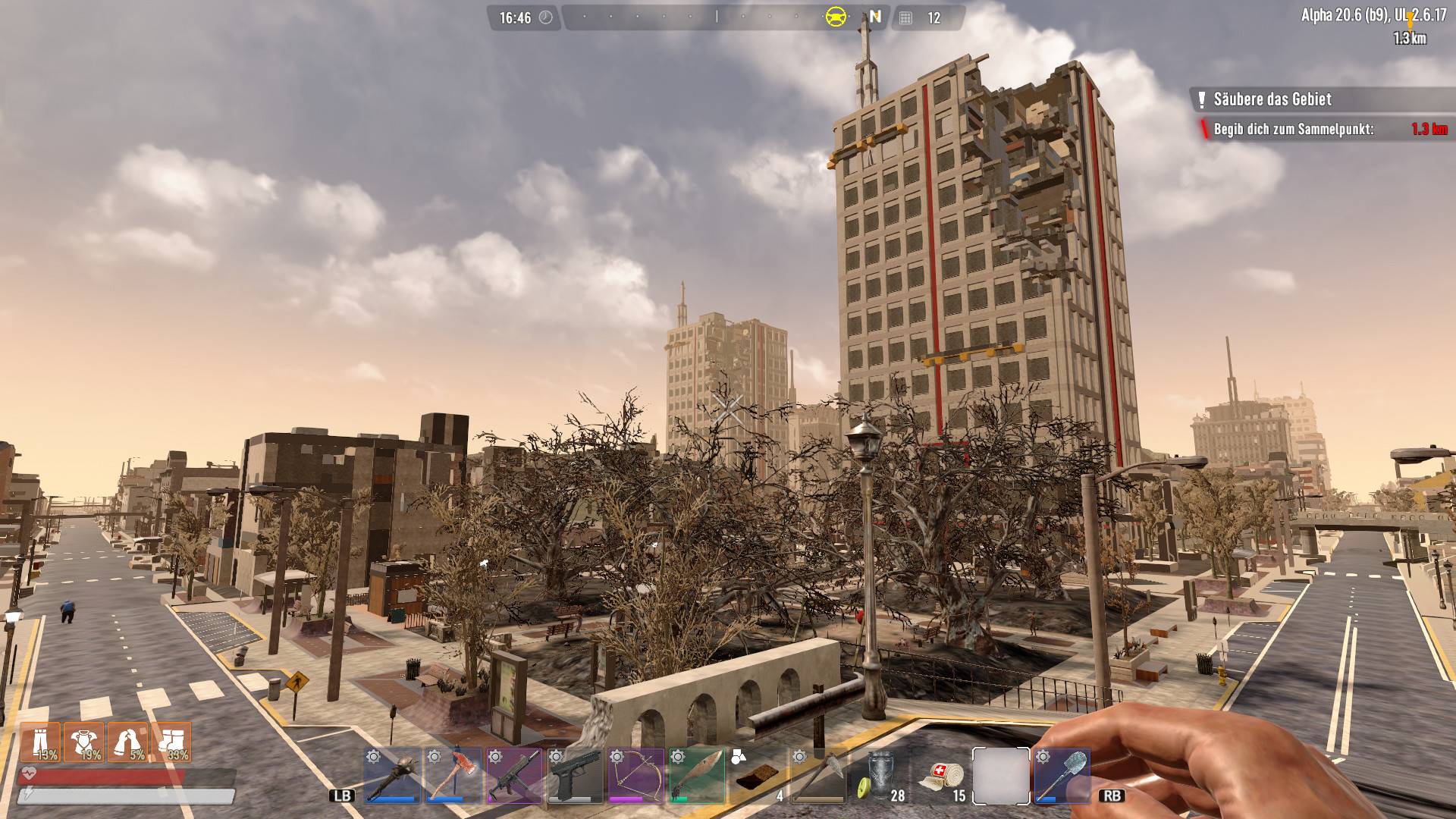Click the heart icon on the health bar
Screen dimensions: 1456x819
pos(27,773)
